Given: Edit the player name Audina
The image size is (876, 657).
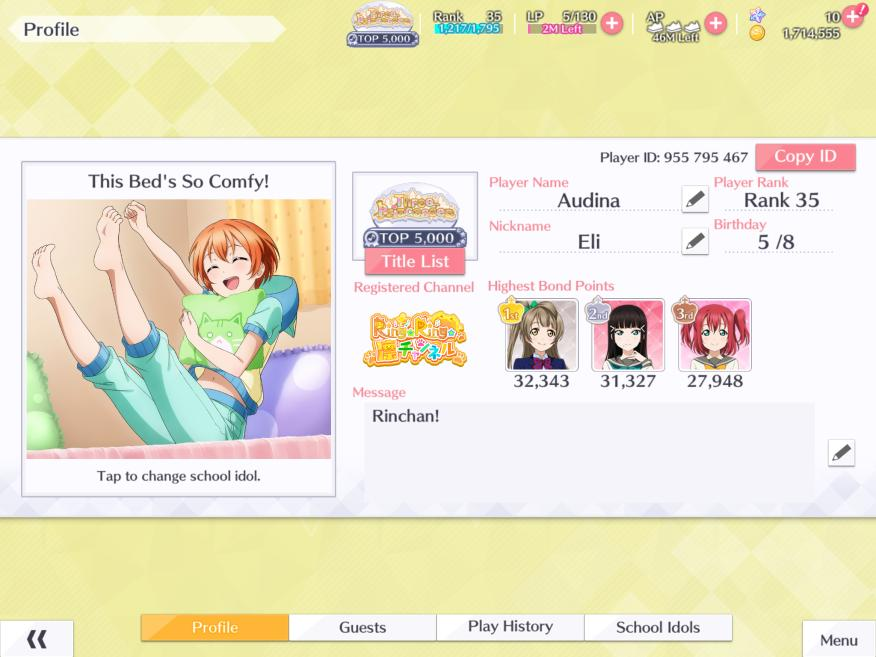Looking at the screenshot, I should (x=695, y=199).
